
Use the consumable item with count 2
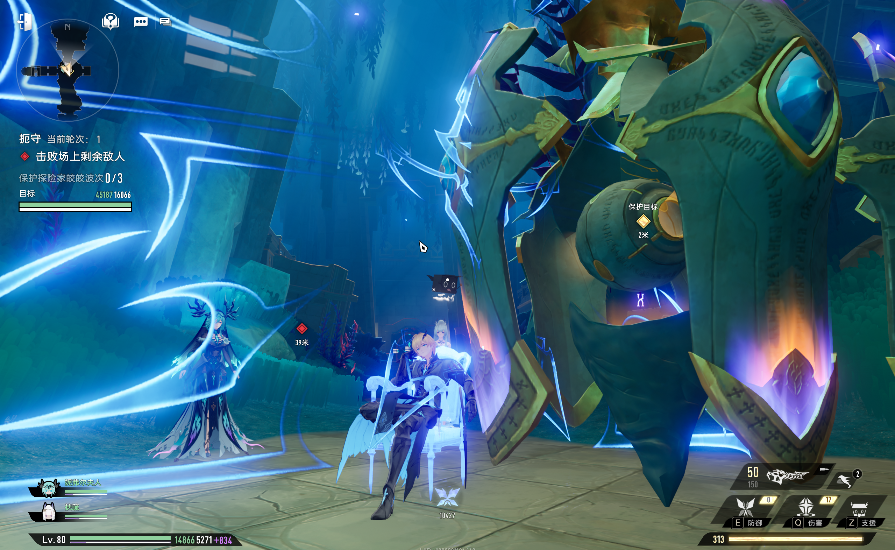pos(849,478)
